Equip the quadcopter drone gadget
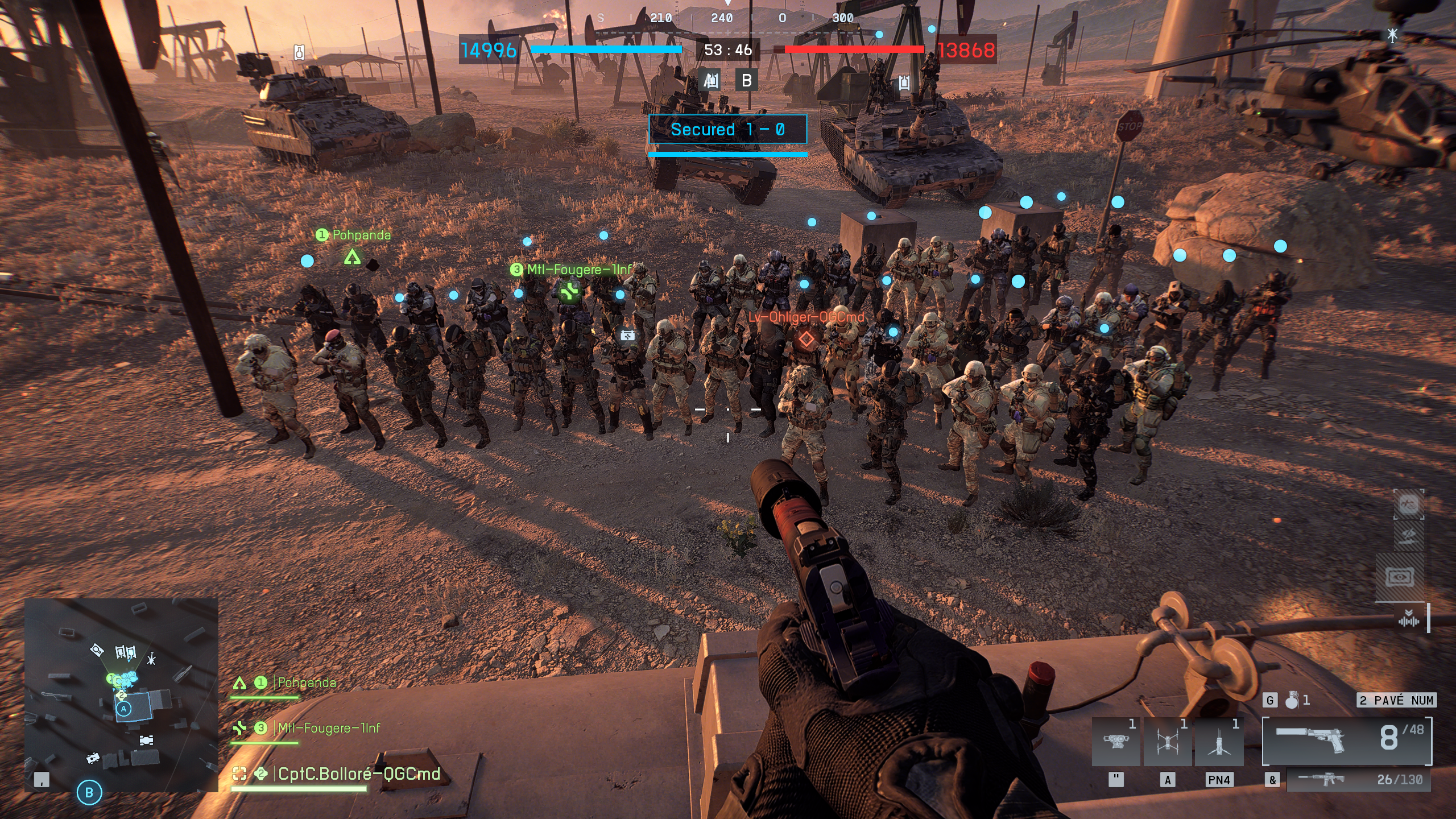The width and height of the screenshot is (1456, 819). tap(1167, 742)
